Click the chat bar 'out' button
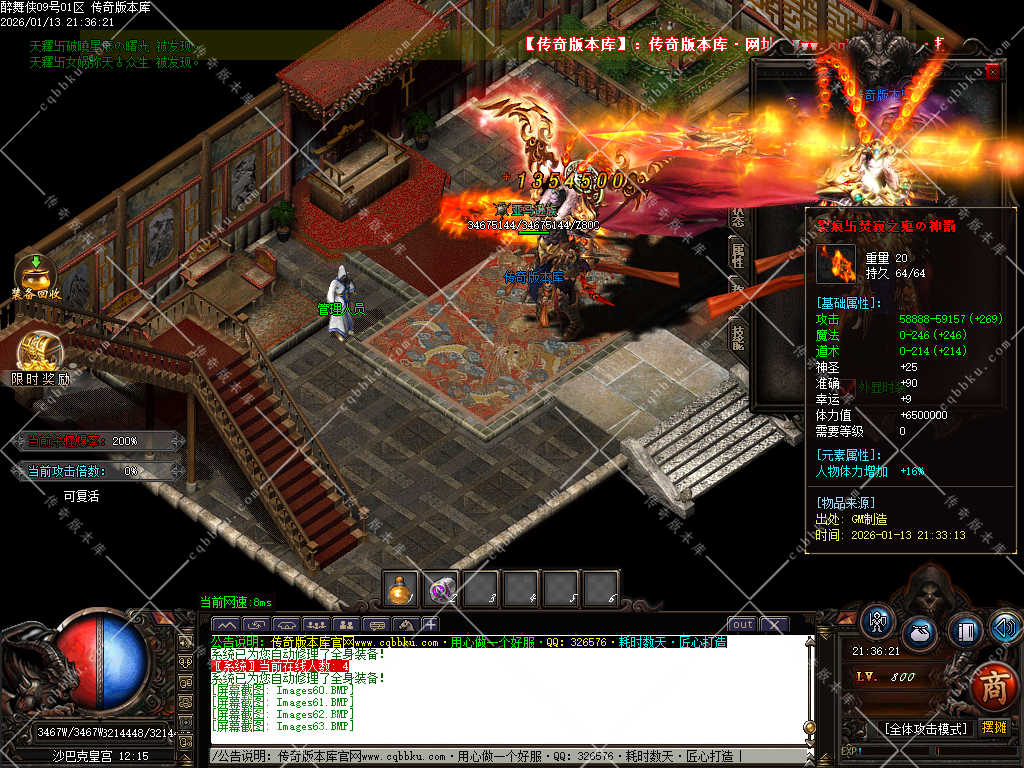Screen dimensions: 1024x768 point(742,625)
